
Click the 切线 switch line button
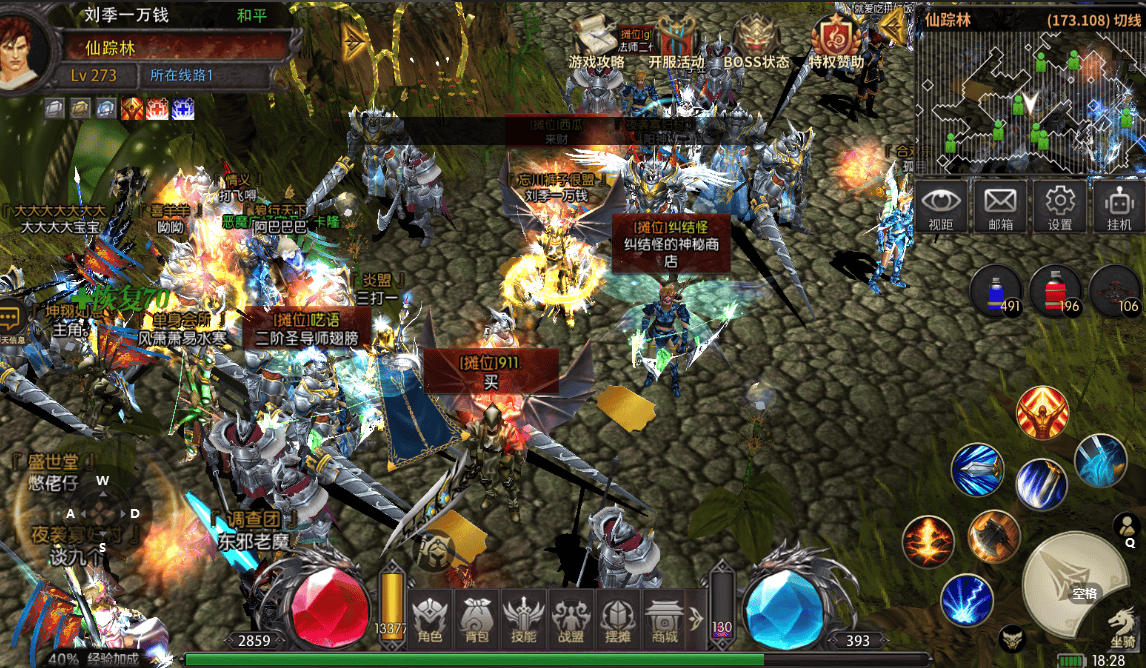[x=1127, y=20]
